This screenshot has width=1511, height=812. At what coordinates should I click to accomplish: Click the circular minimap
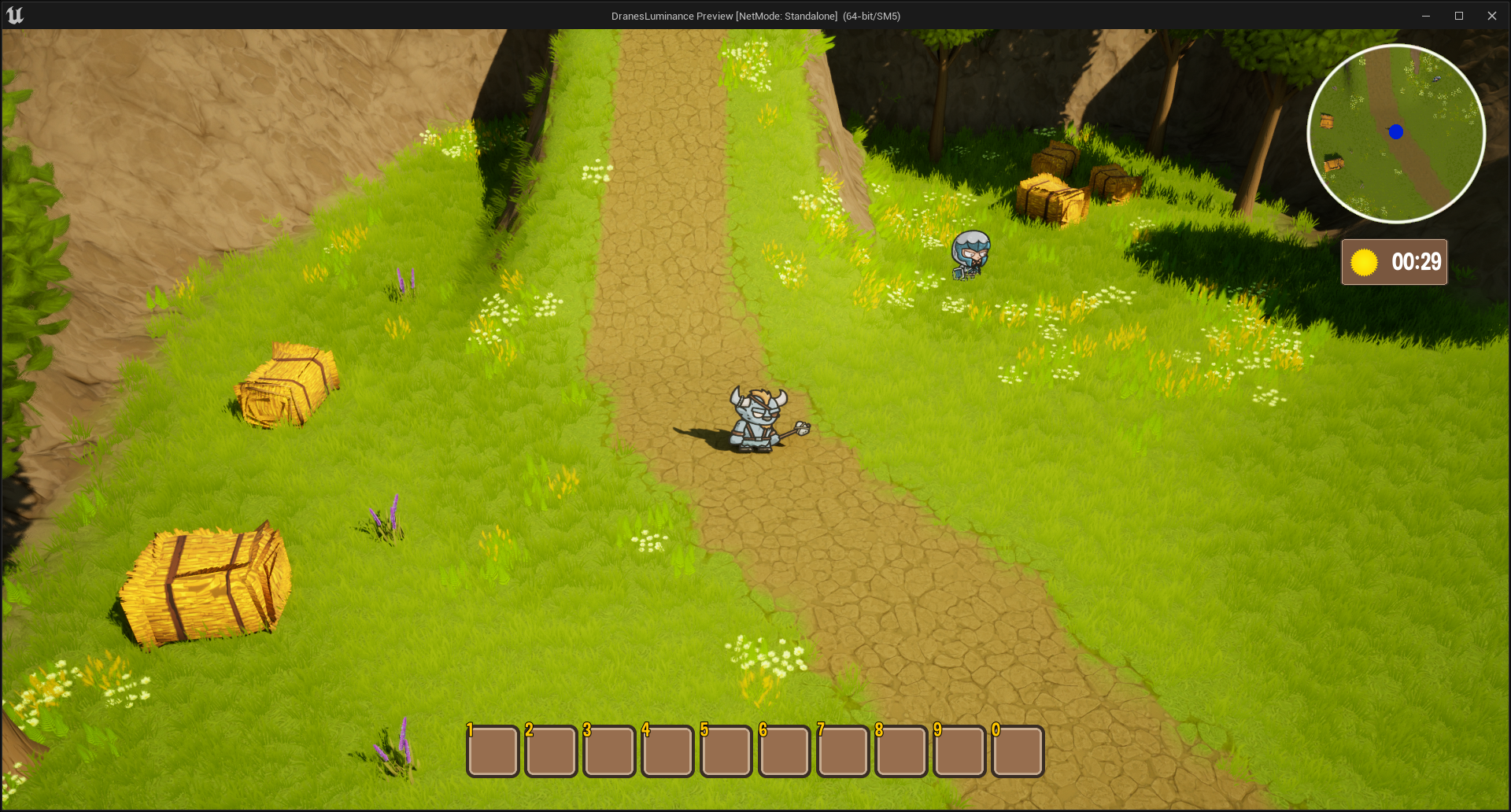pos(1396,134)
